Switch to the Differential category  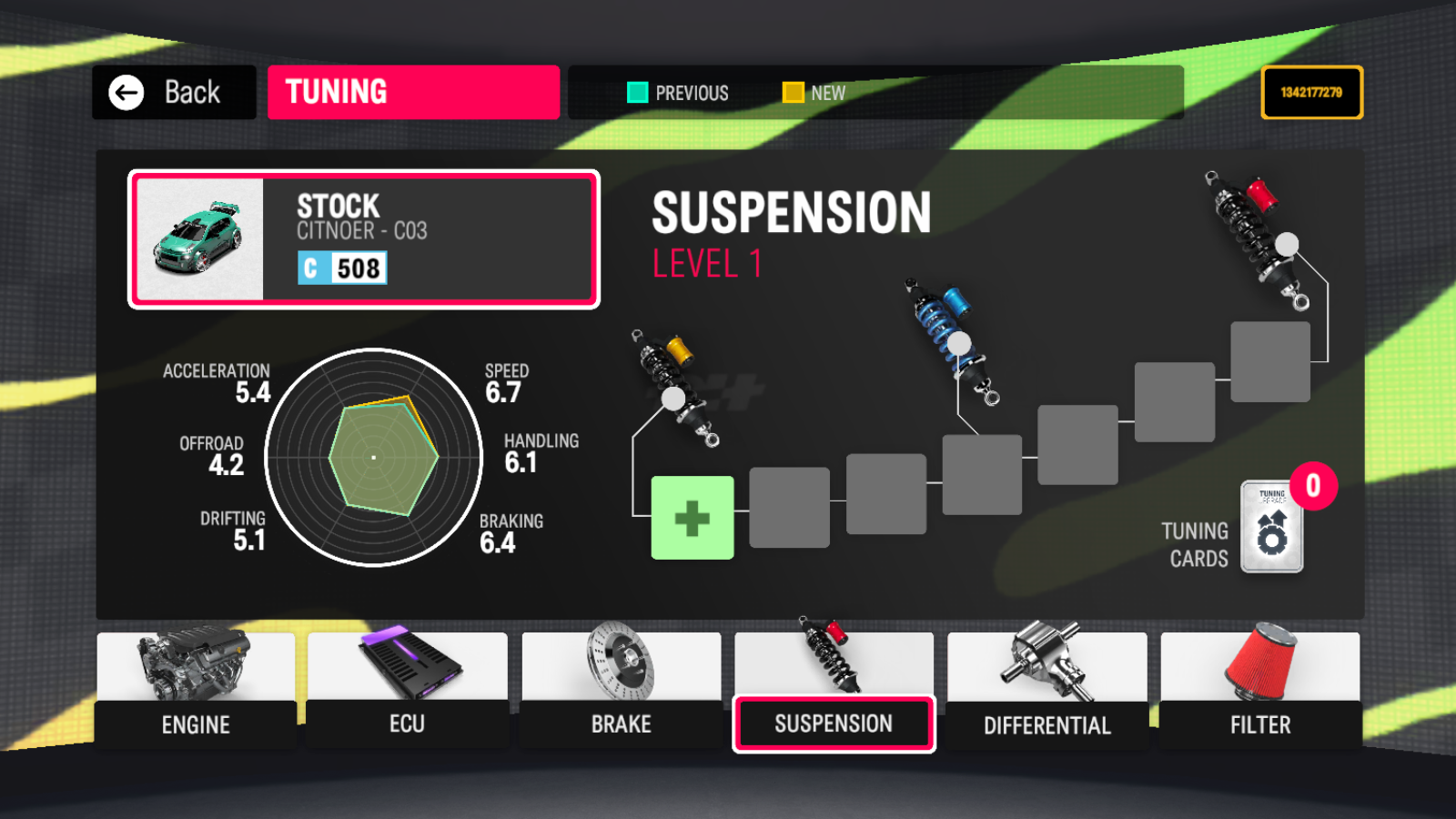pos(1046,692)
